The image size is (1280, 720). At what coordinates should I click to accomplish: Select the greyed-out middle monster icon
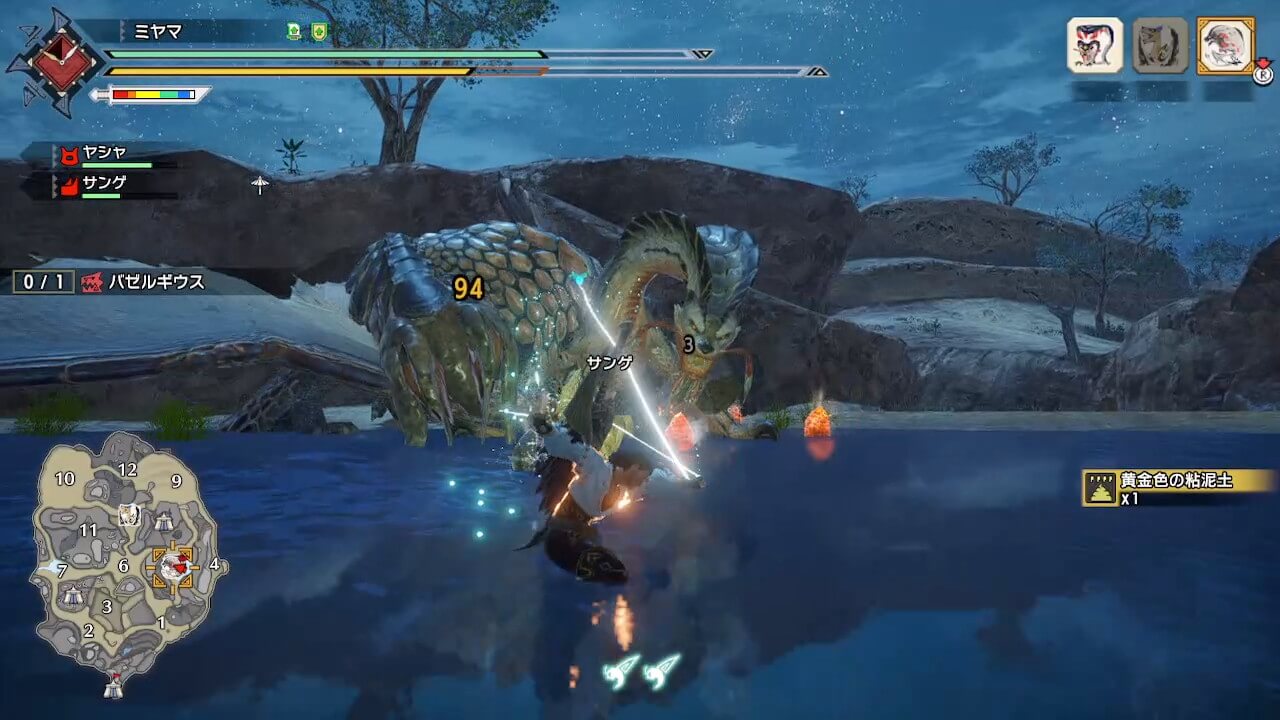[x=1160, y=45]
